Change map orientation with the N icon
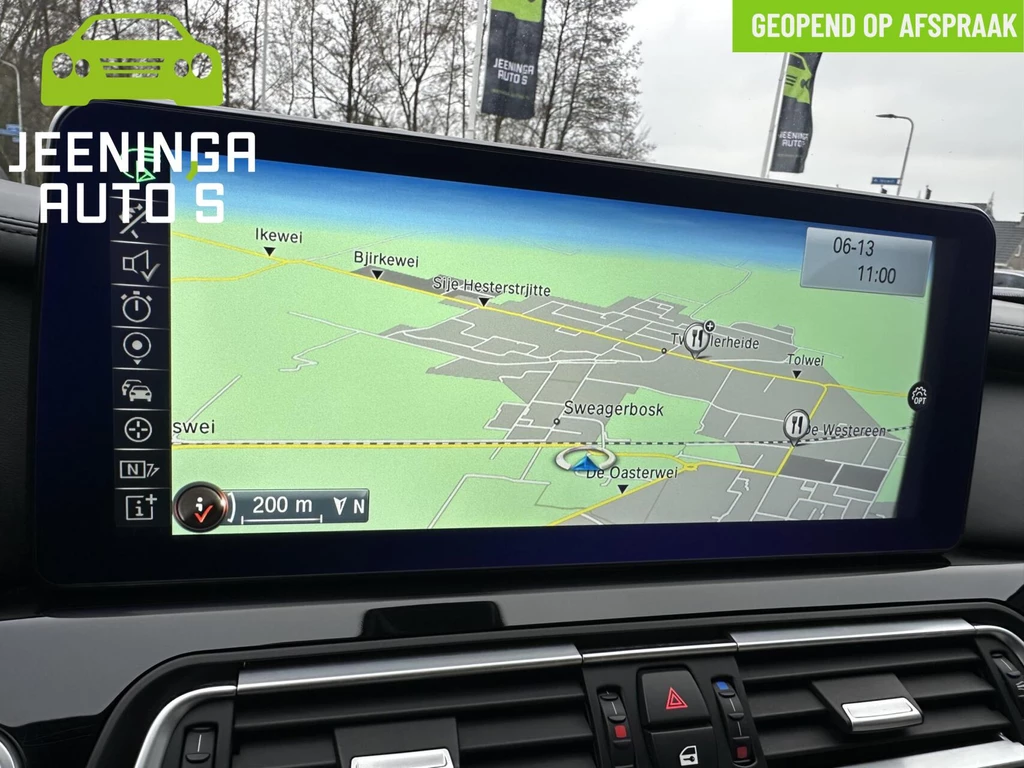Image resolution: width=1024 pixels, height=768 pixels. [138, 468]
